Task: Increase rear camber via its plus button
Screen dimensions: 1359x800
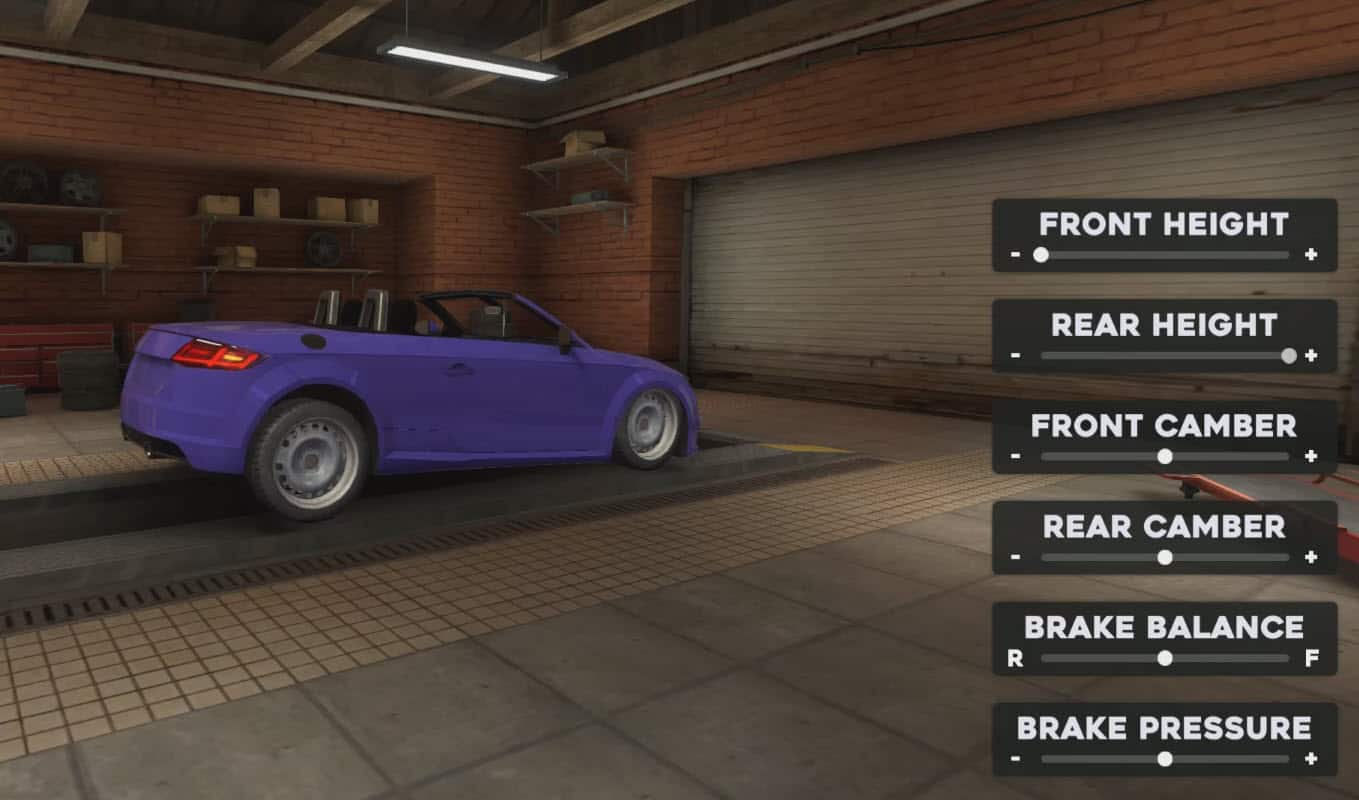Action: point(1311,558)
